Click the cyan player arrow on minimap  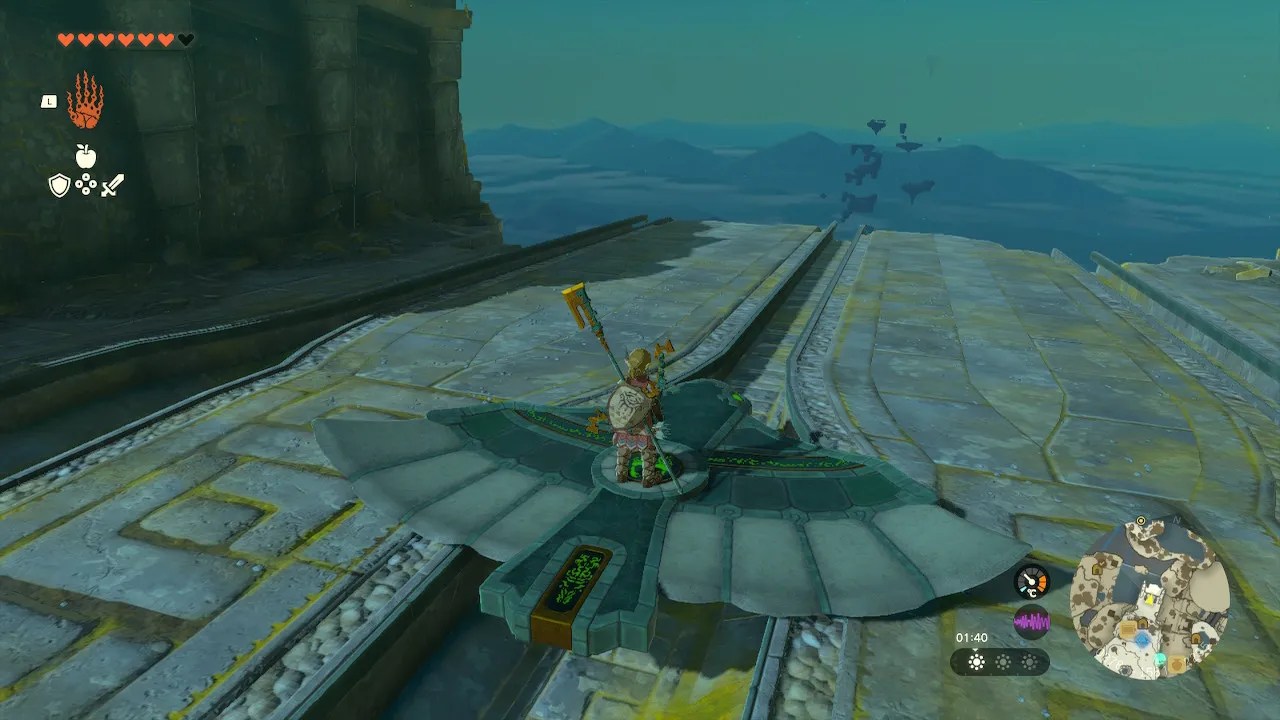tap(1141, 640)
